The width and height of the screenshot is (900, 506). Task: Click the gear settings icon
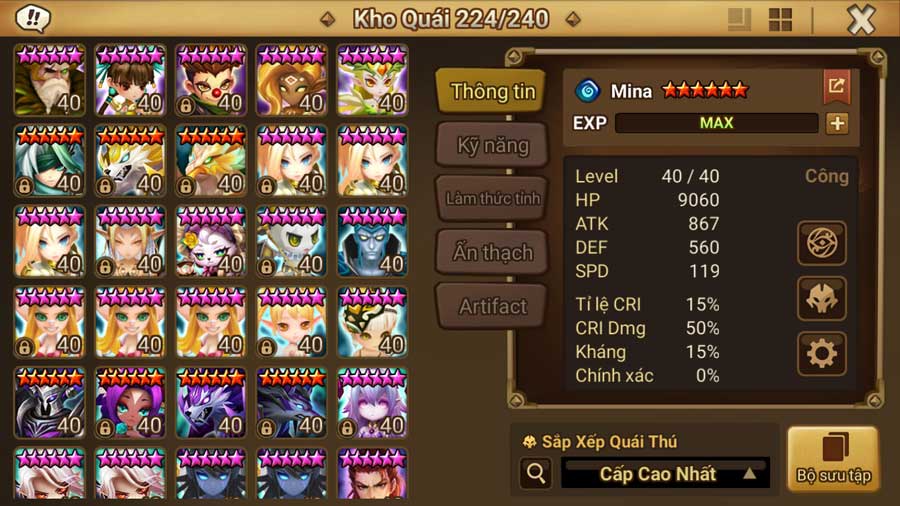[x=821, y=353]
